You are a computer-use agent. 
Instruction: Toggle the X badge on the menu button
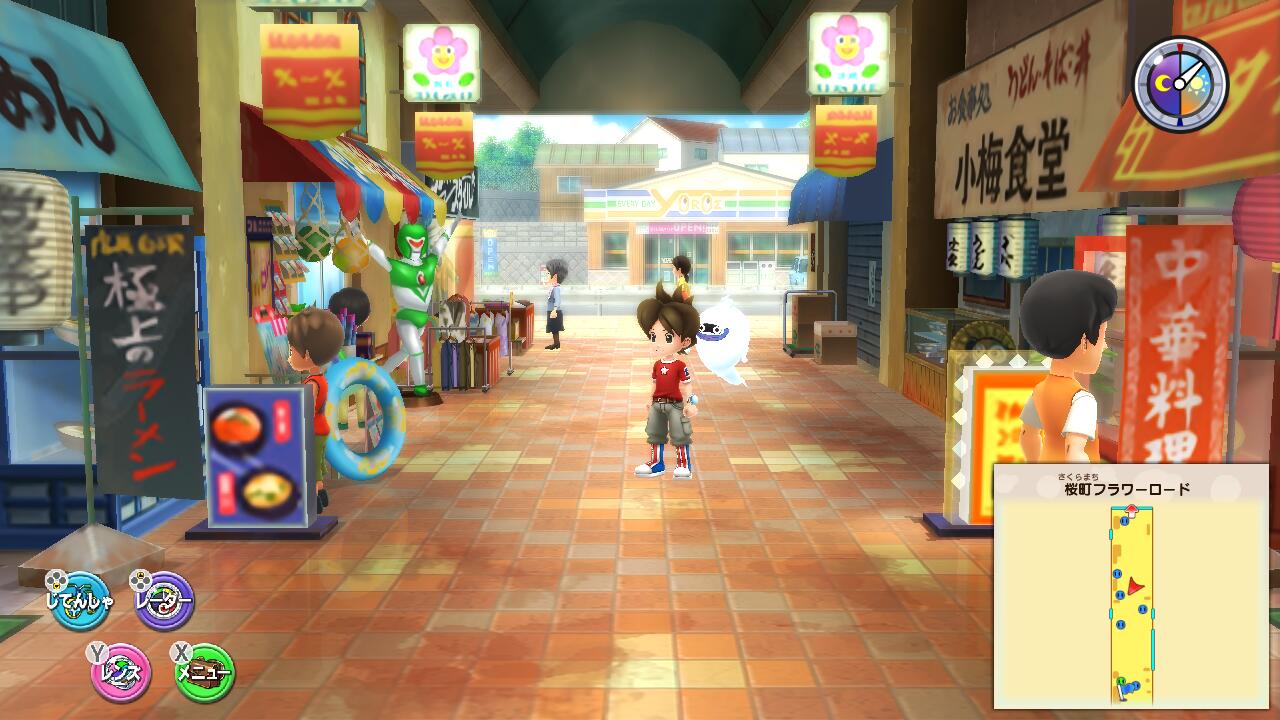[x=183, y=650]
